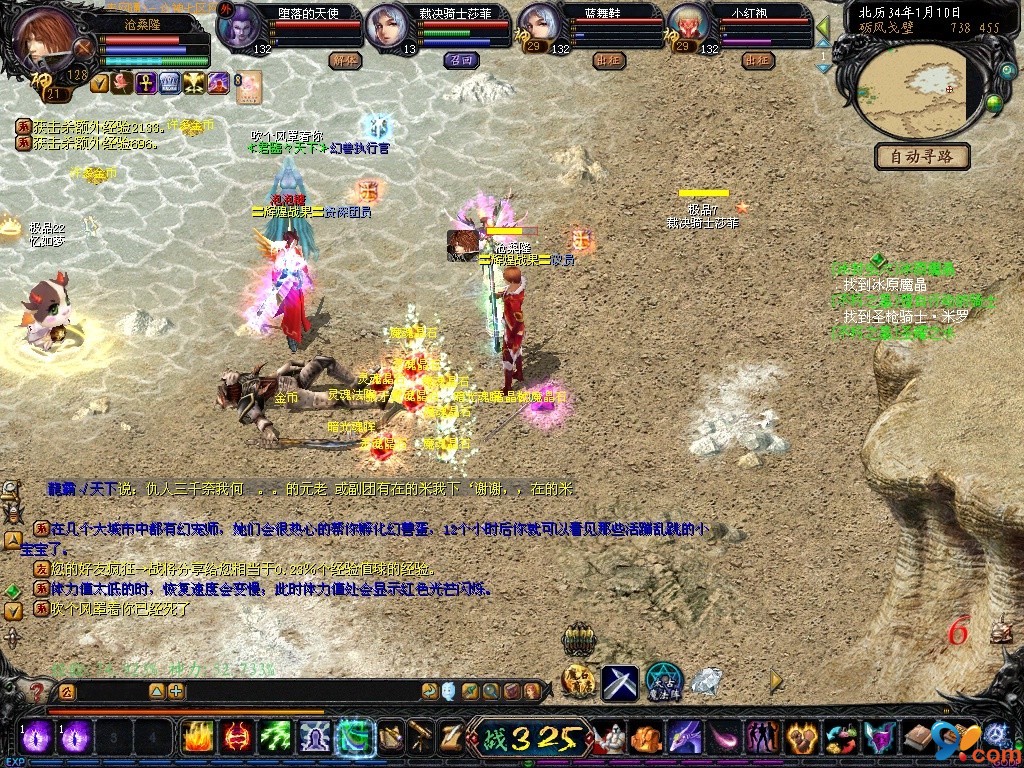
Task: Click the red question mark help button
Action: 37,691
